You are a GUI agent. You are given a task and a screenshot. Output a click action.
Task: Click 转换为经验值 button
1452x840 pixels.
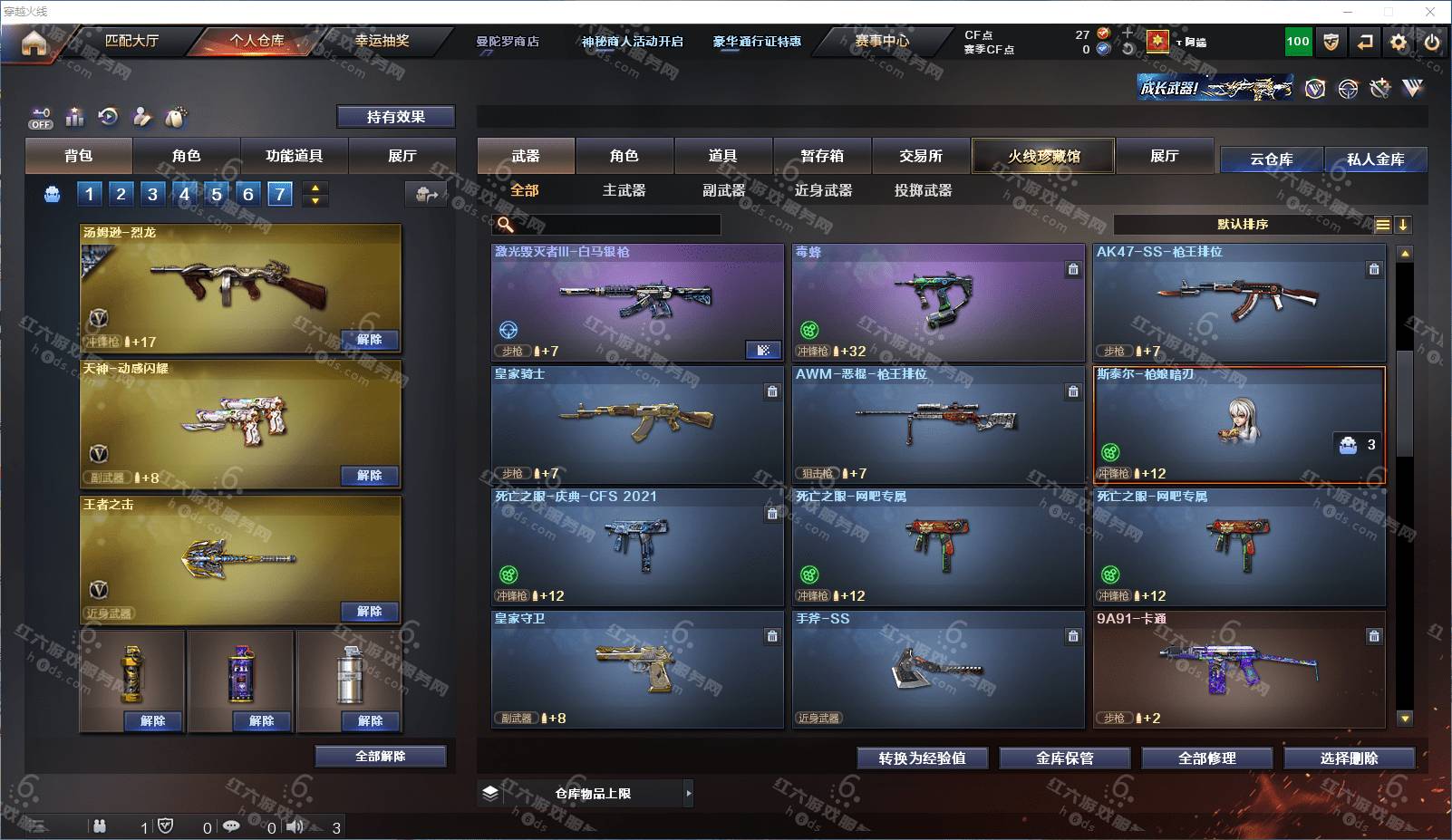[922, 758]
